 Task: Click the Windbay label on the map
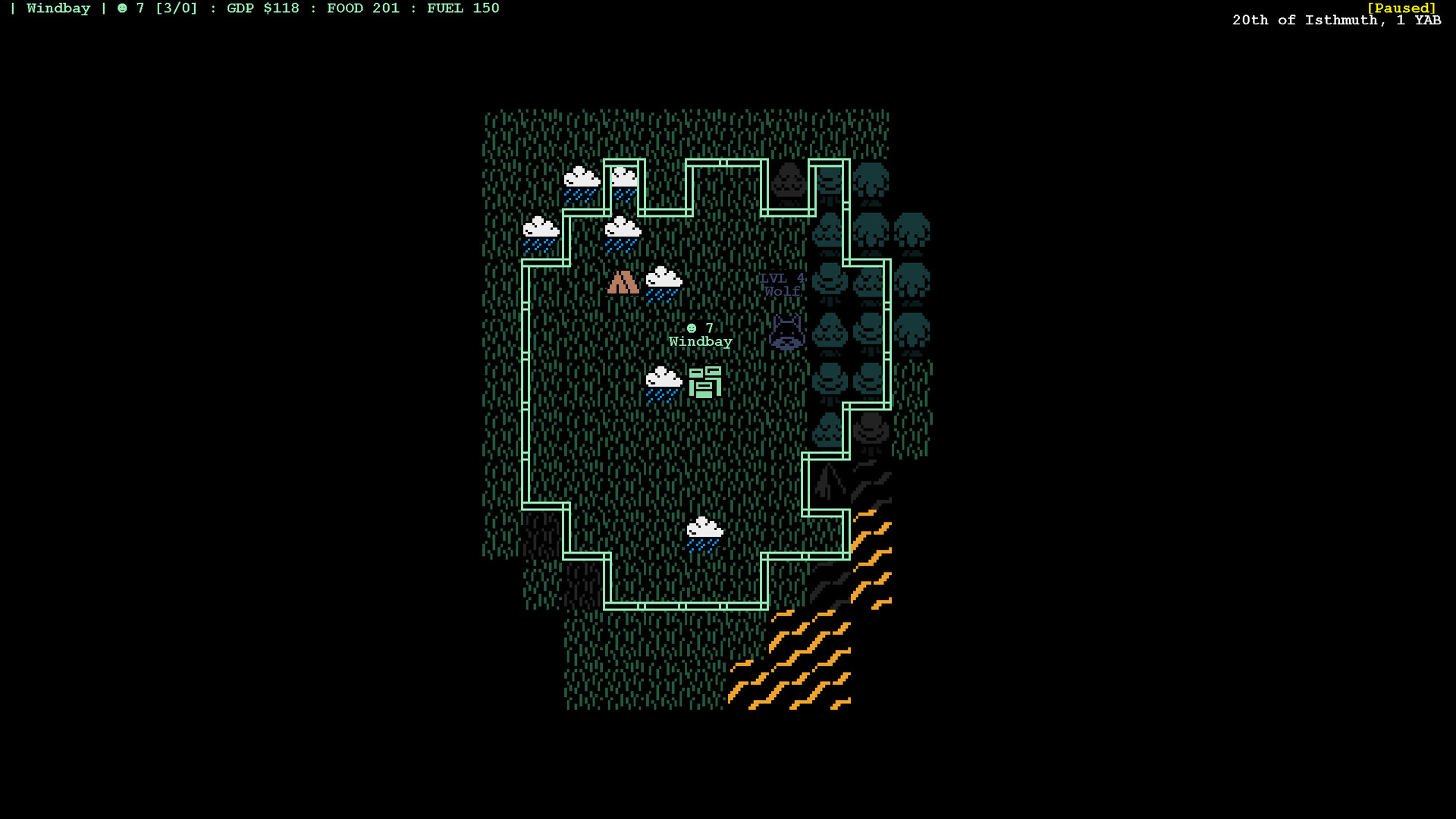tap(700, 340)
